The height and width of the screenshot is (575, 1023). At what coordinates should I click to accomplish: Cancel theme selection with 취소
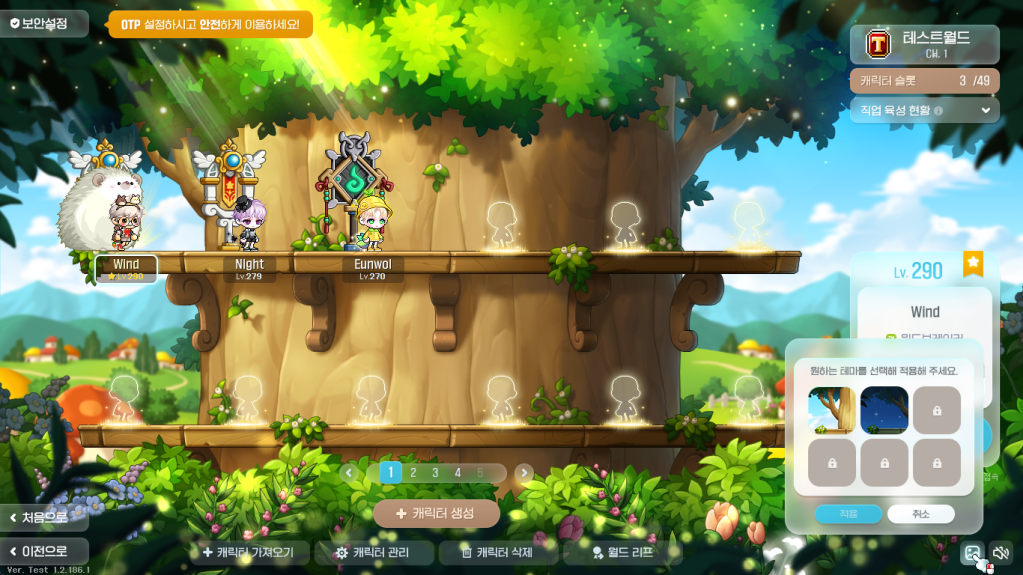pyautogui.click(x=920, y=514)
